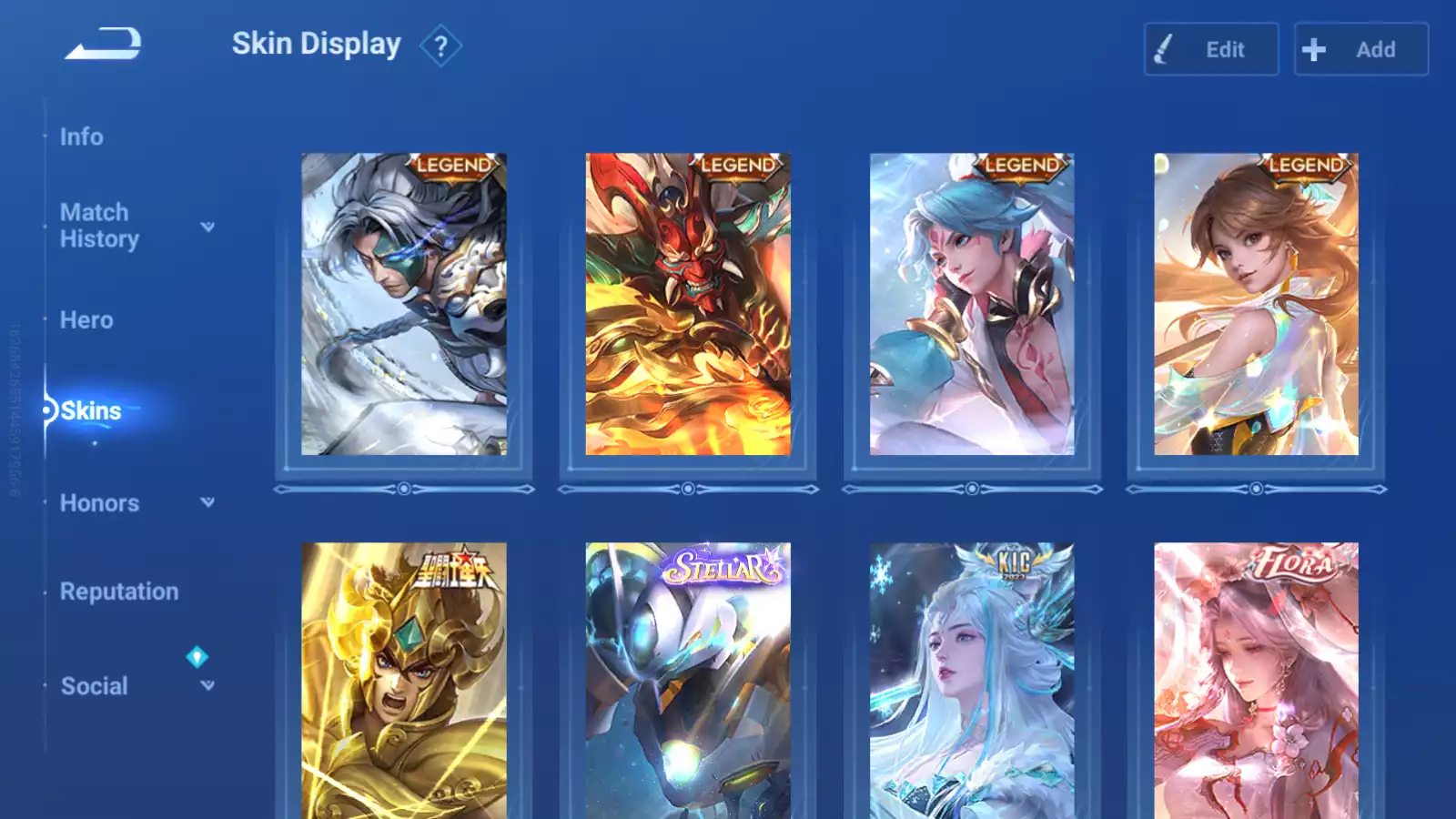1456x819 pixels.
Task: Switch to the Hero tab in the sidebar
Action: pos(86,319)
